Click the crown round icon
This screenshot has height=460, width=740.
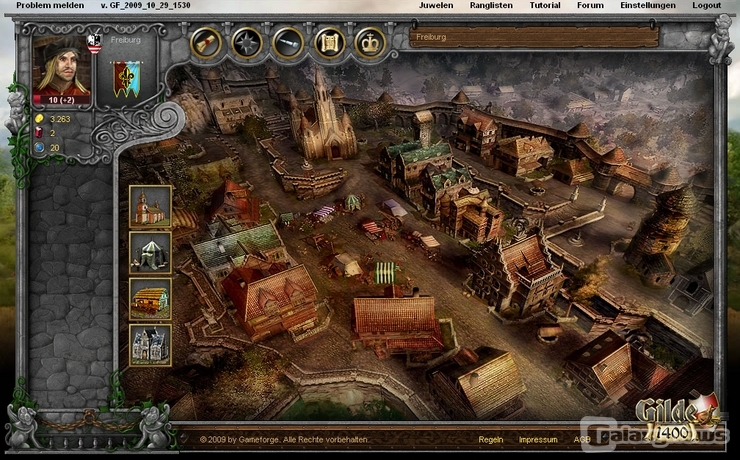[370, 43]
